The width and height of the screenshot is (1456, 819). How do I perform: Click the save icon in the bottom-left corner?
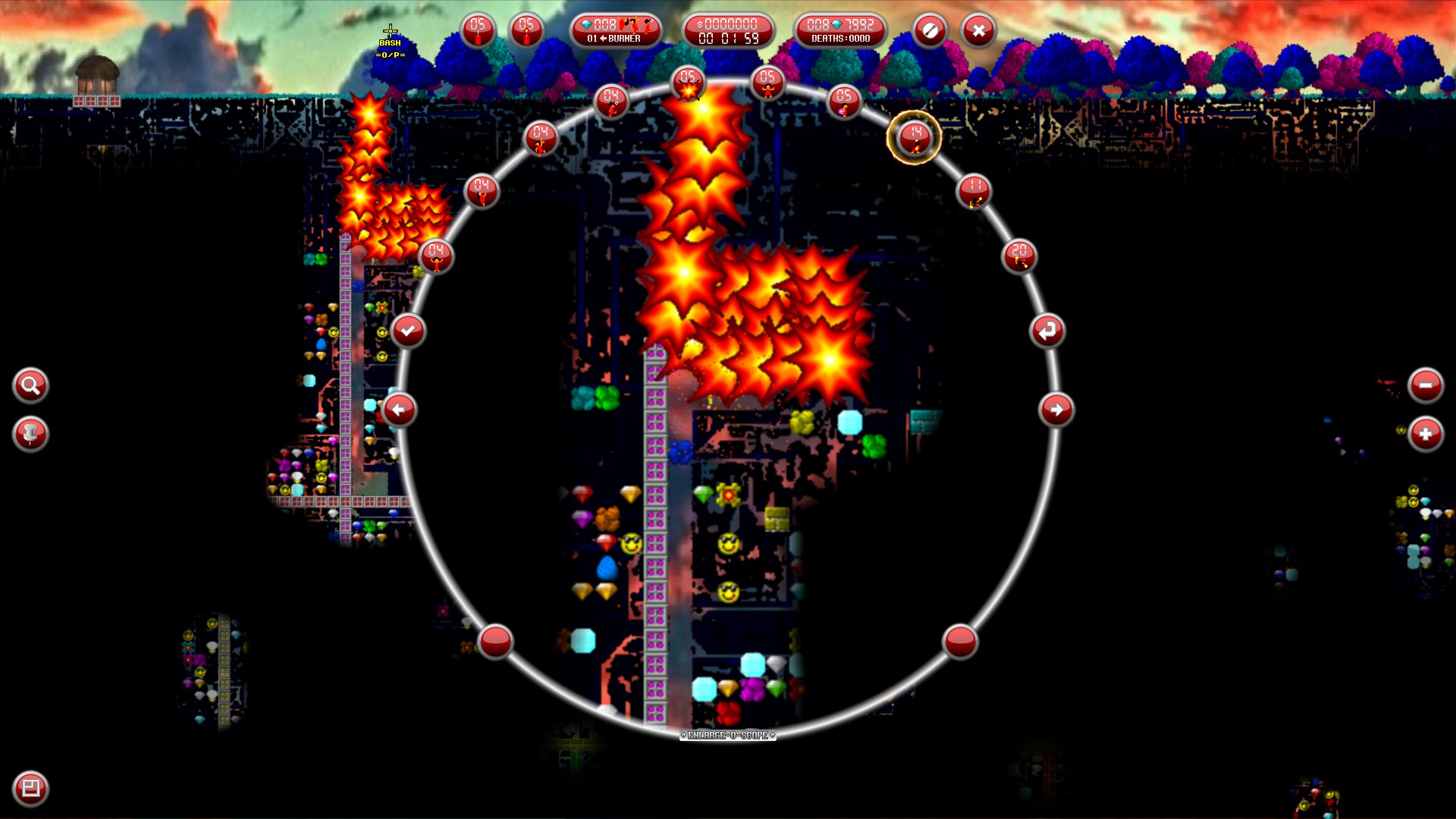30,789
